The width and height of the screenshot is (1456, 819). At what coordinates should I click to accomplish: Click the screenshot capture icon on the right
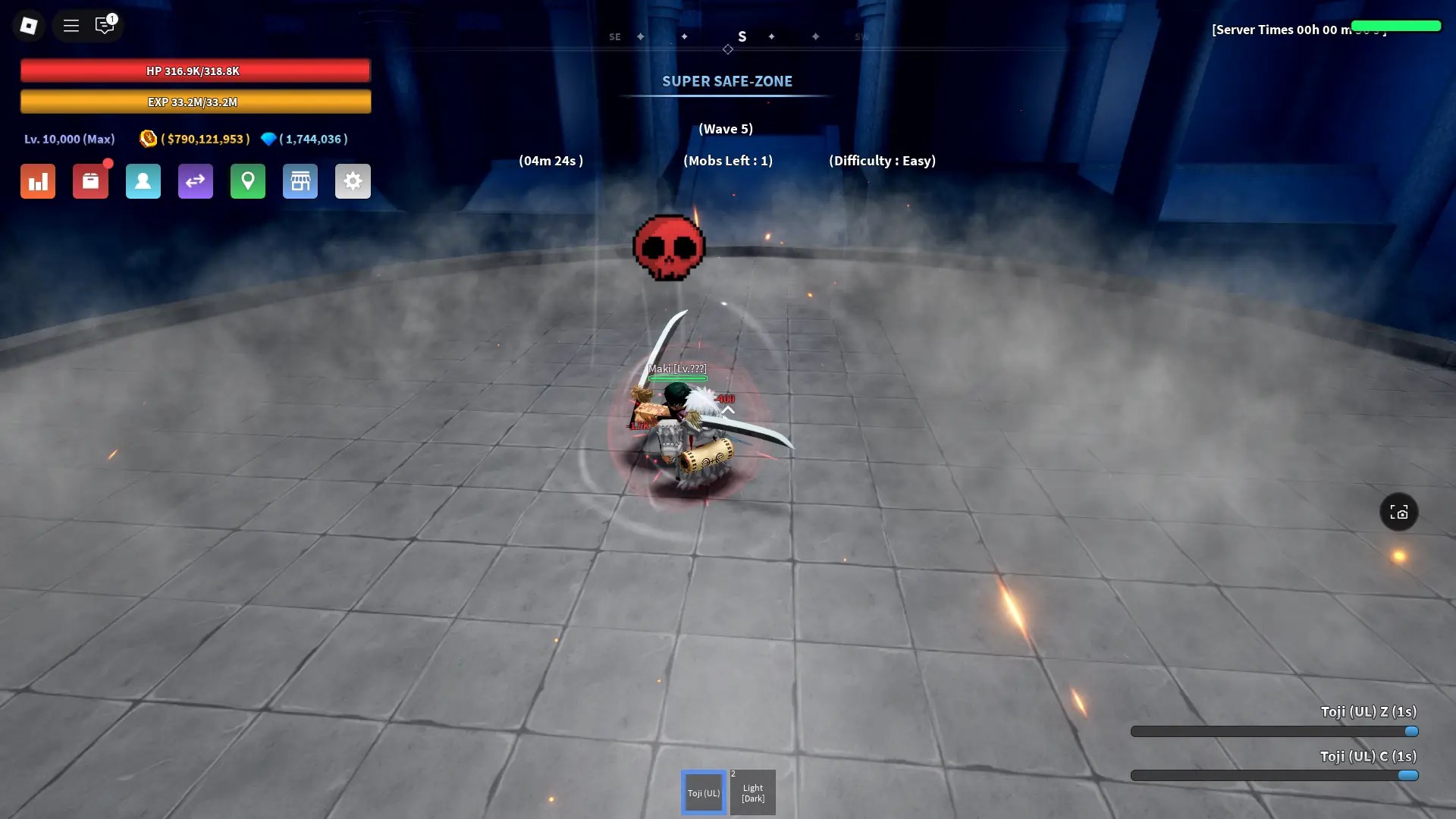click(x=1399, y=512)
